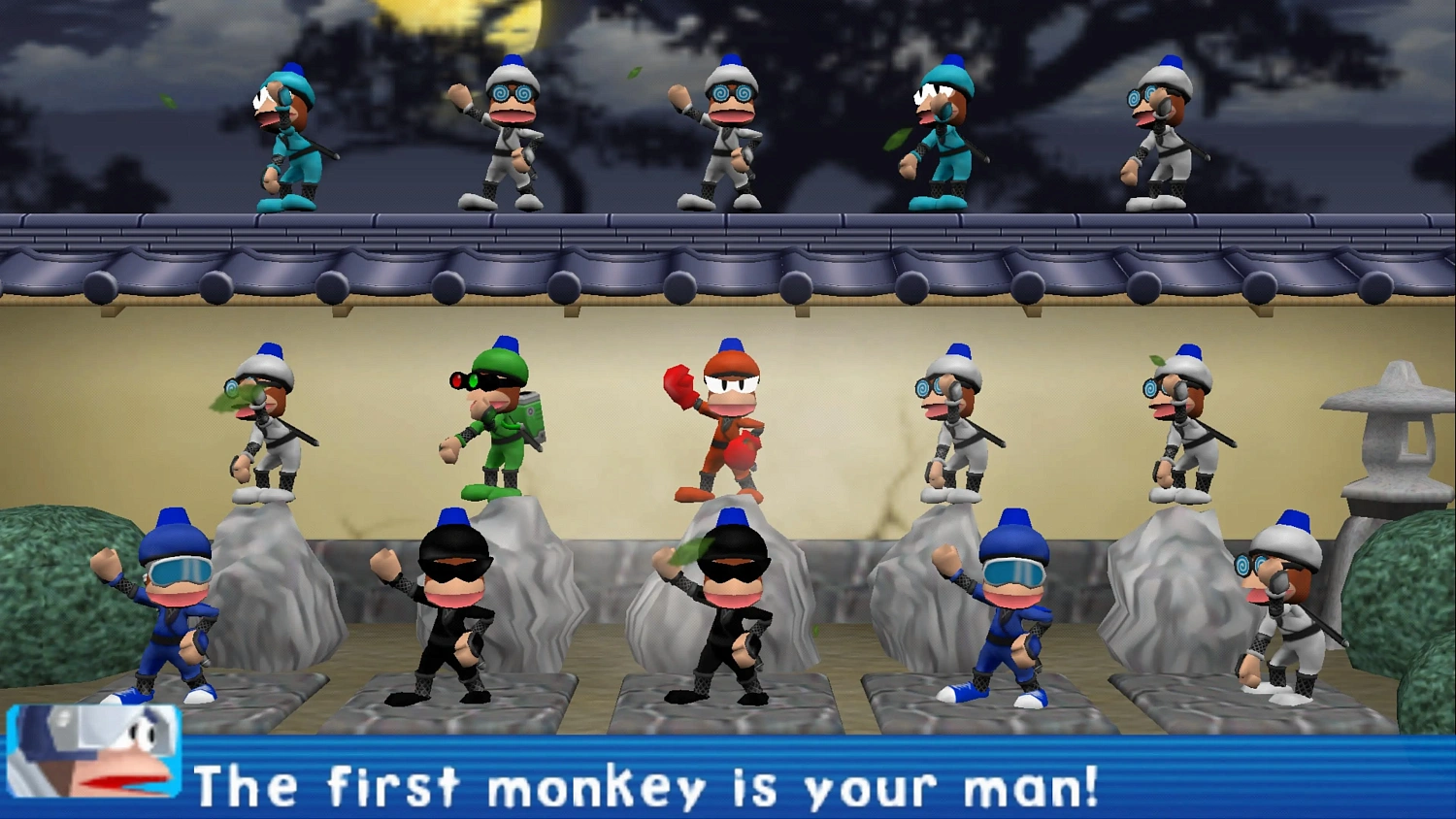Image resolution: width=1456 pixels, height=819 pixels.
Task: Click the rightmost spiral-eyed monkey on the roof
Action: [x=1160, y=136]
